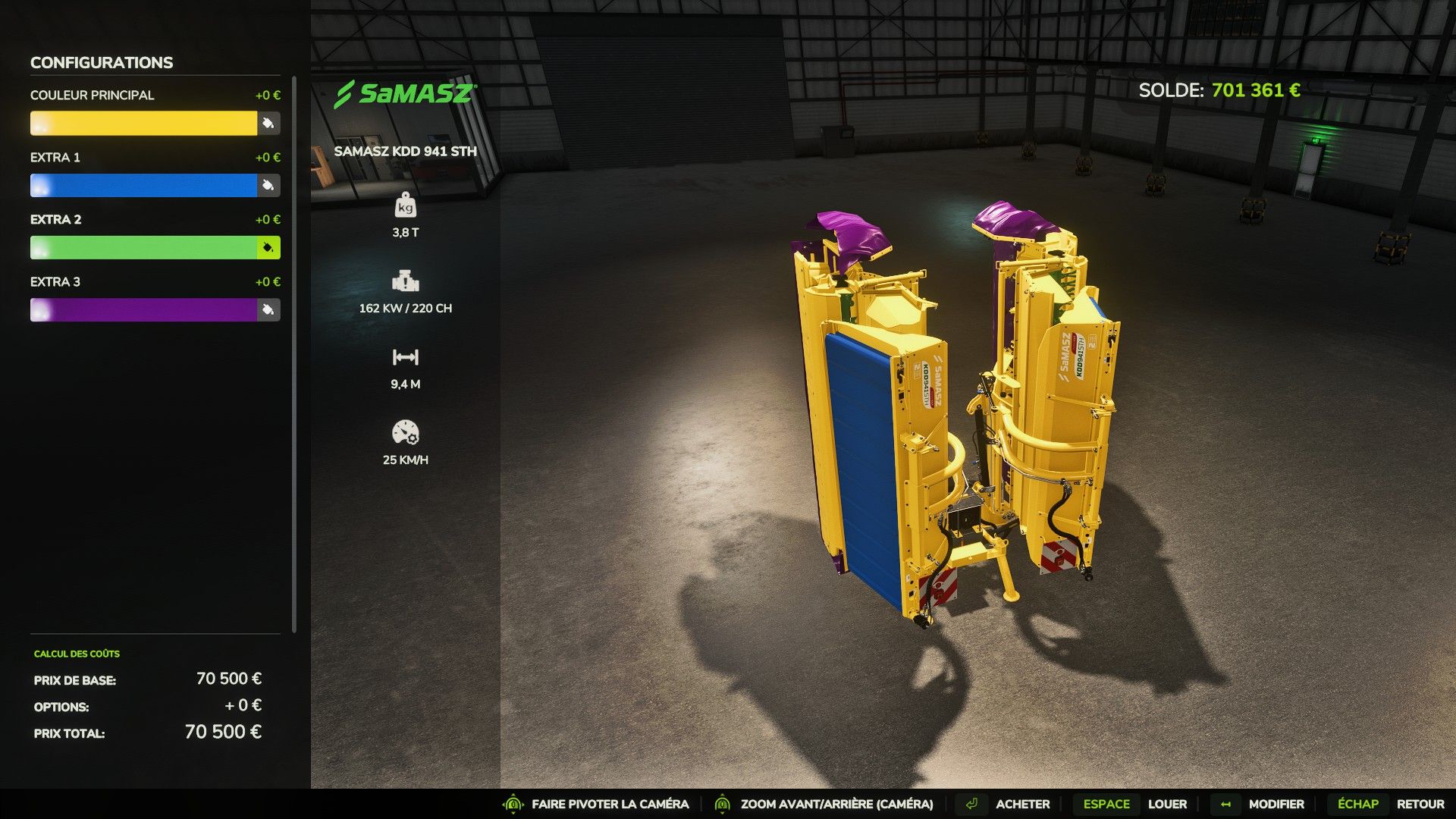Click the highlighted Extra 2 paint icon
The height and width of the screenshot is (819, 1456).
point(268,247)
